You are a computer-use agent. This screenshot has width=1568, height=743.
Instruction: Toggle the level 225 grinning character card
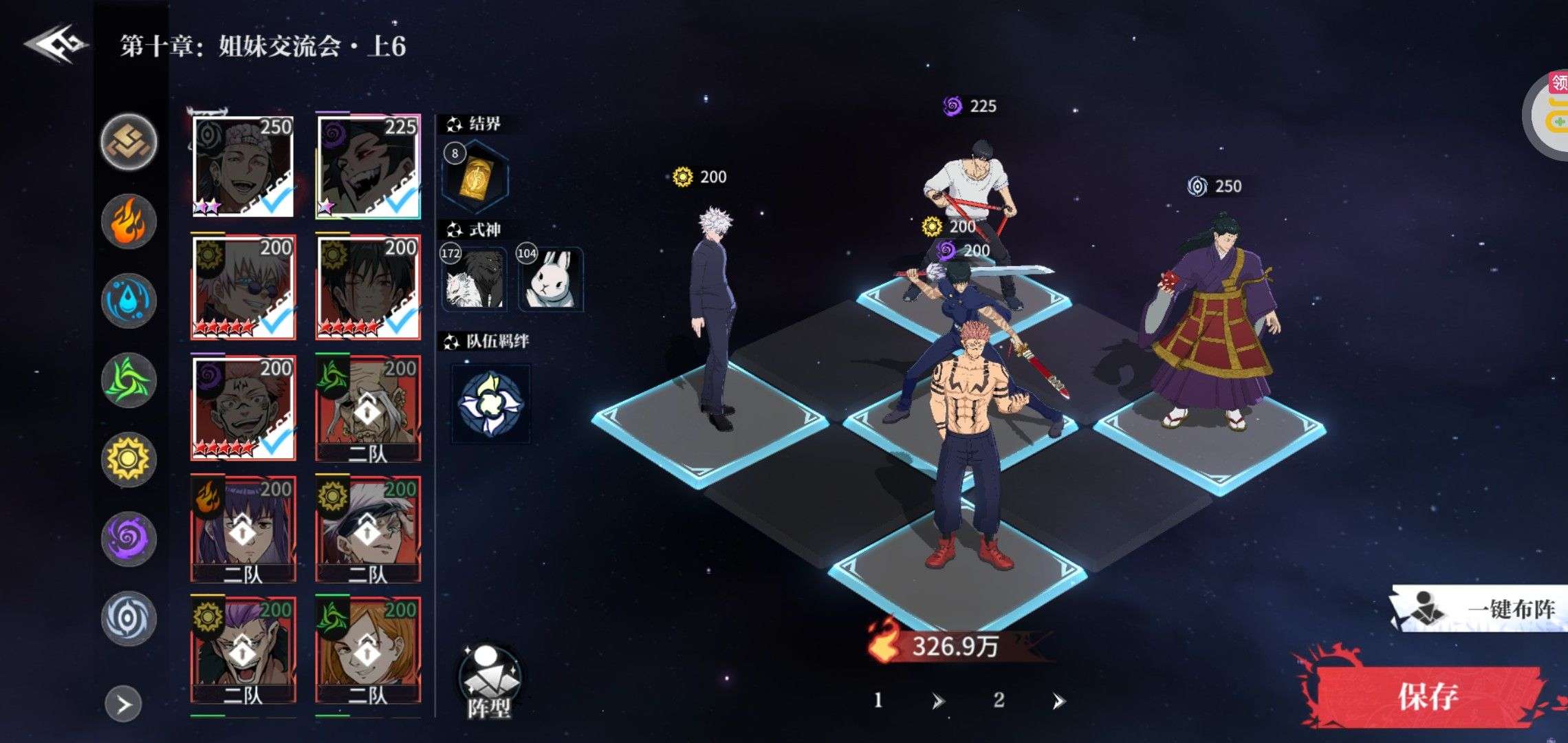pos(368,166)
